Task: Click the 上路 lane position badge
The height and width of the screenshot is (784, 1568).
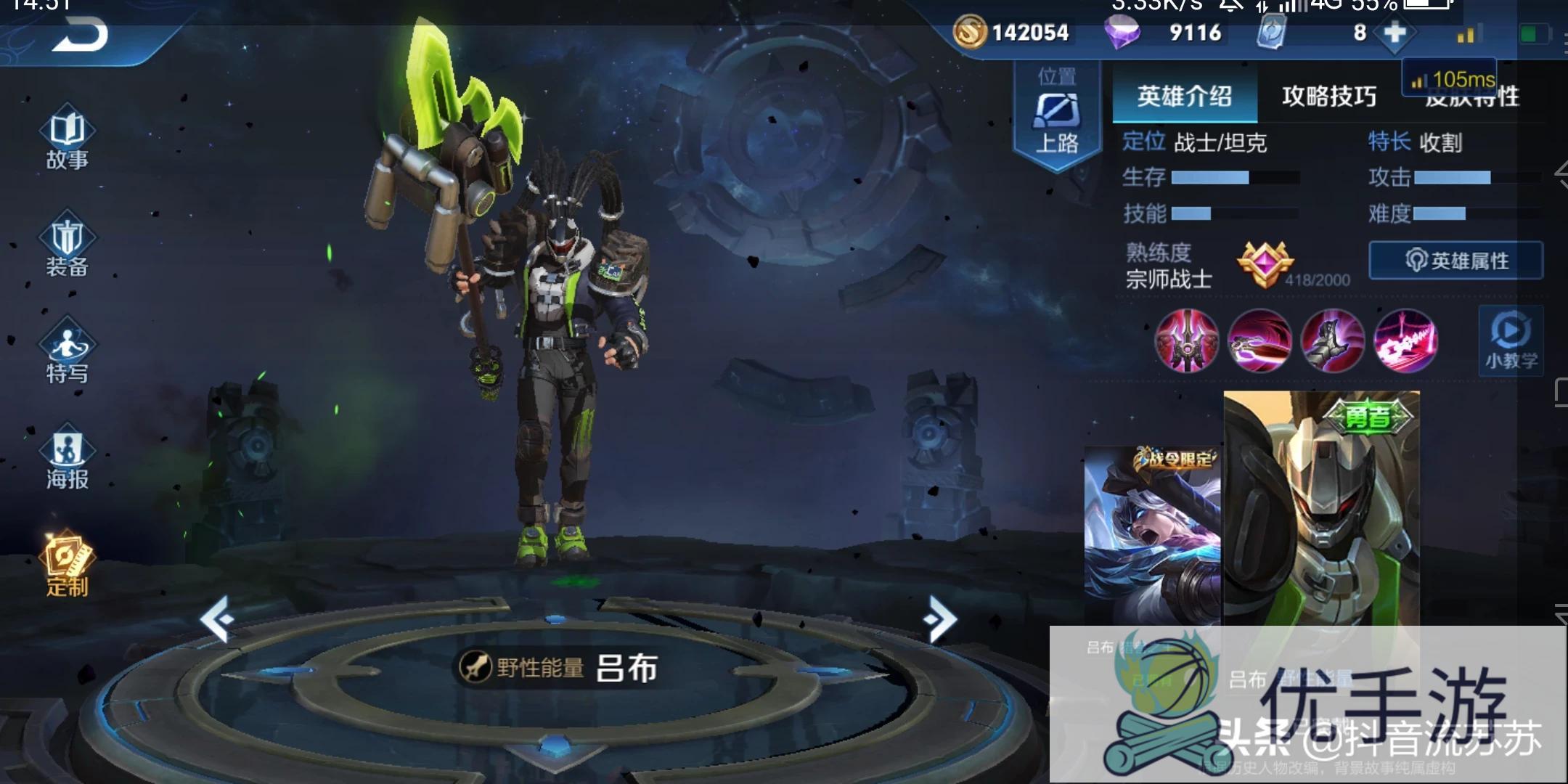Action: (x=1057, y=116)
